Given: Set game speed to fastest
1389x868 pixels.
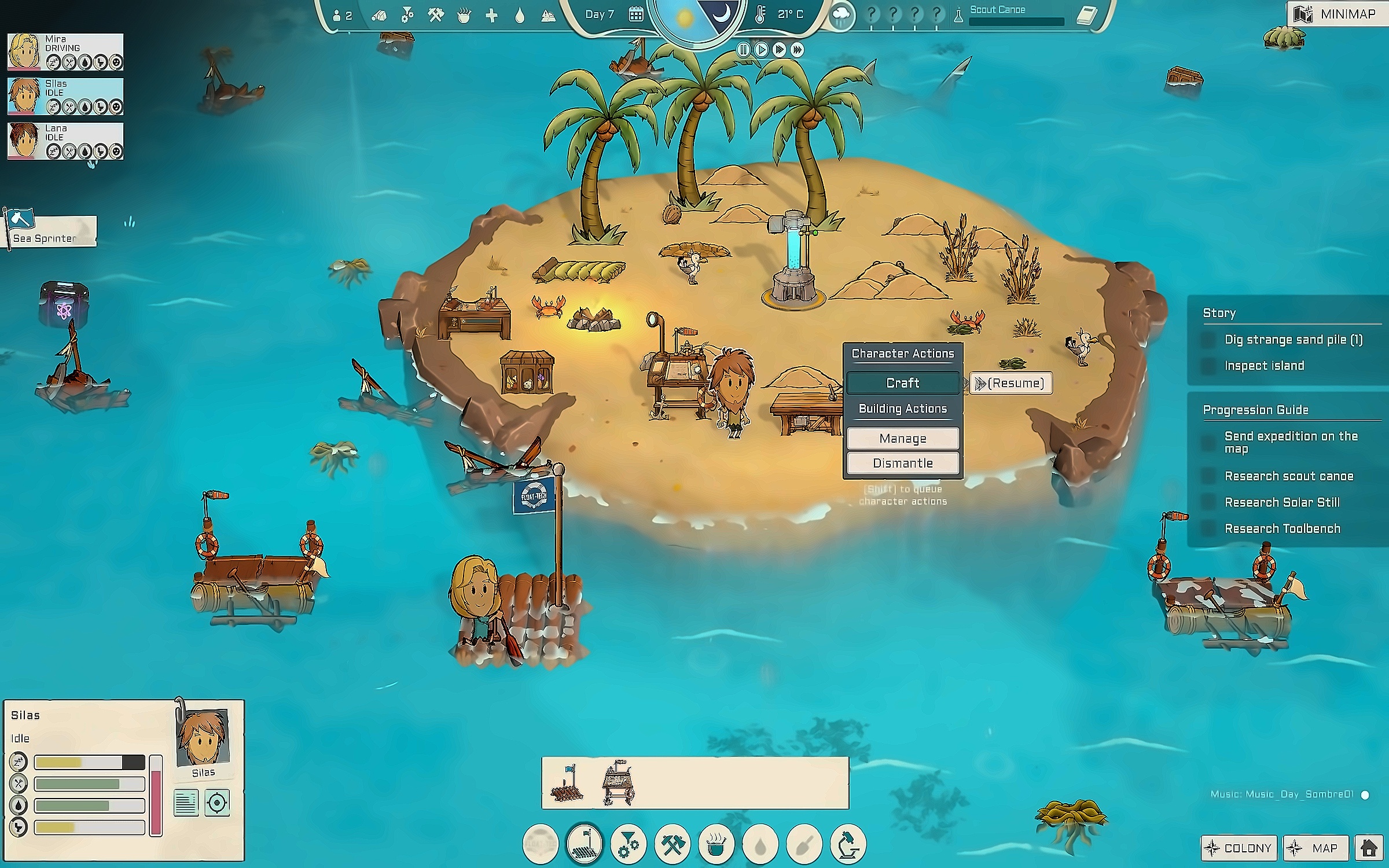Looking at the screenshot, I should pyautogui.click(x=798, y=50).
